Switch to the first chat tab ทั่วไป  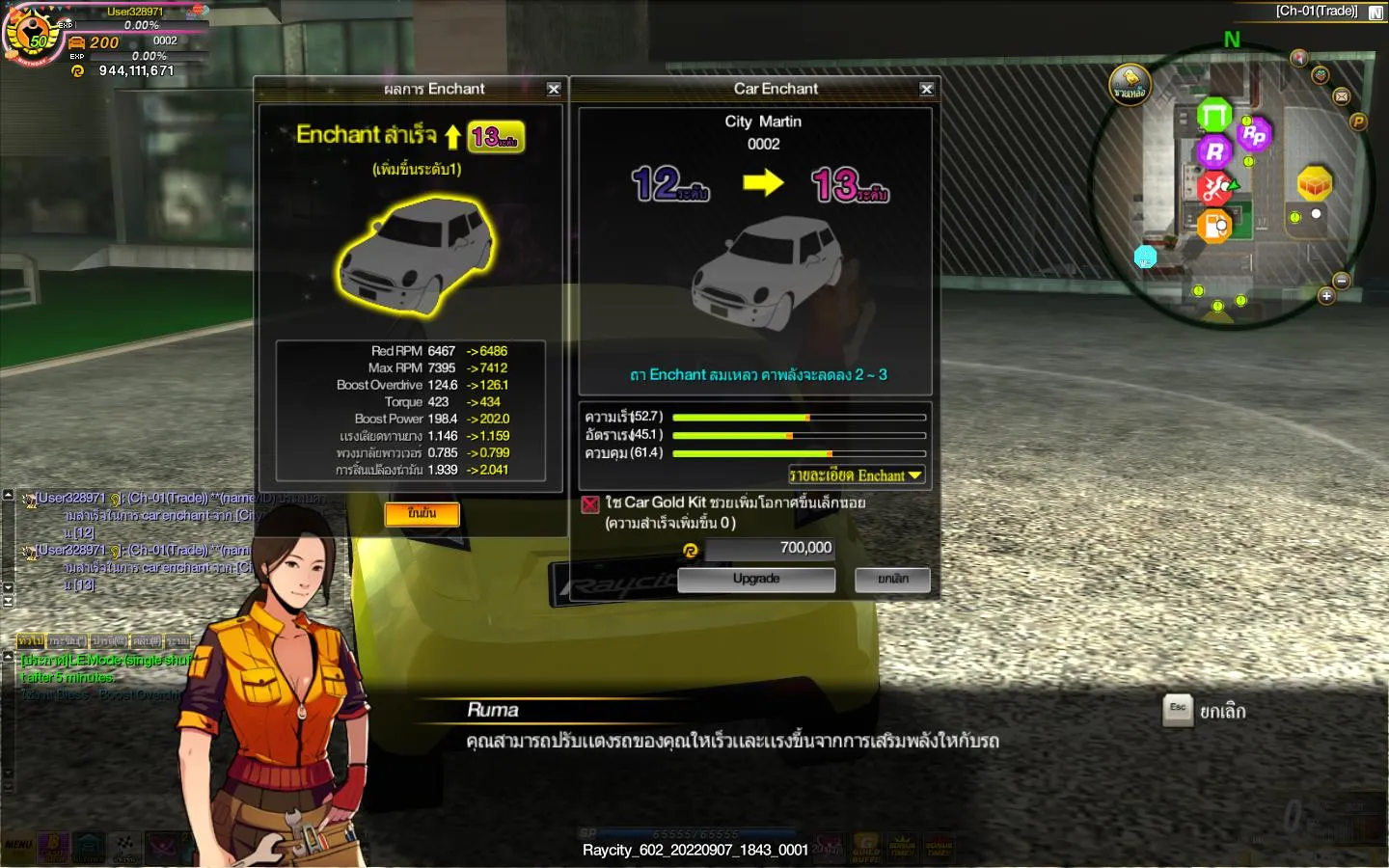point(30,640)
